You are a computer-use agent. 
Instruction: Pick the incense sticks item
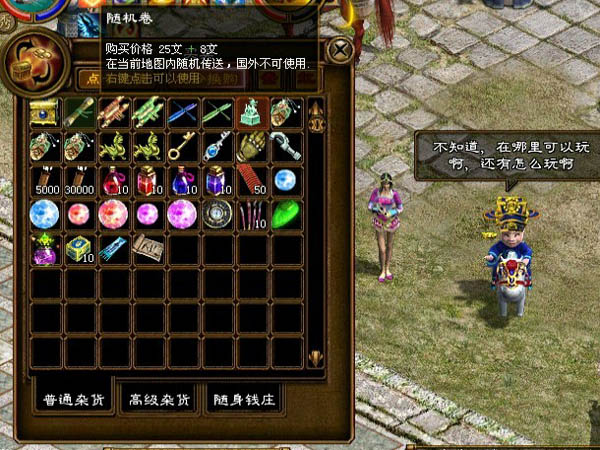[251, 215]
